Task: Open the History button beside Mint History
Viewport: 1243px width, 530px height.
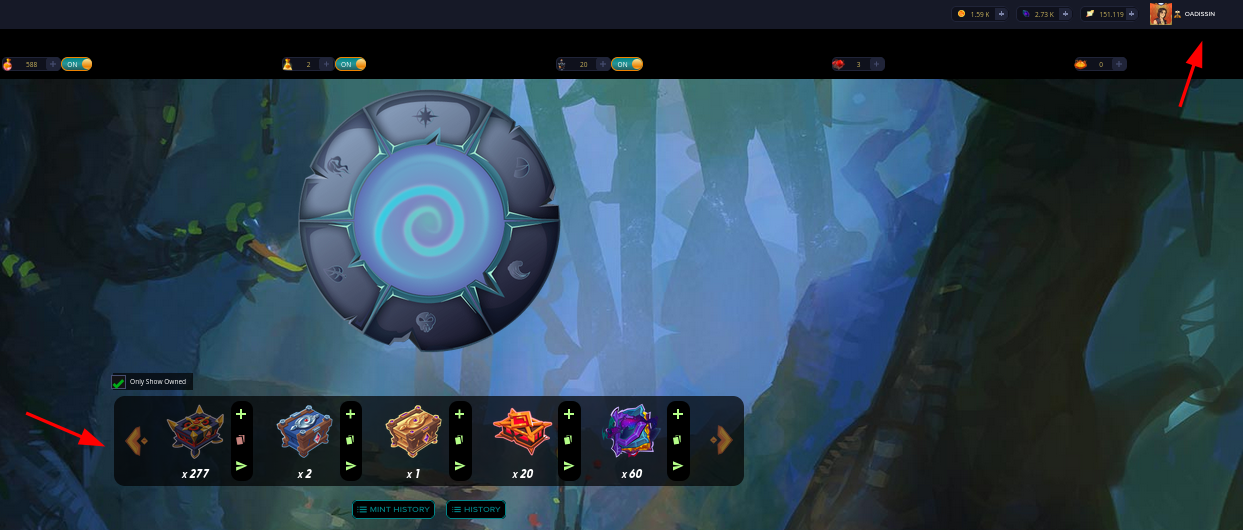Action: [x=475, y=510]
